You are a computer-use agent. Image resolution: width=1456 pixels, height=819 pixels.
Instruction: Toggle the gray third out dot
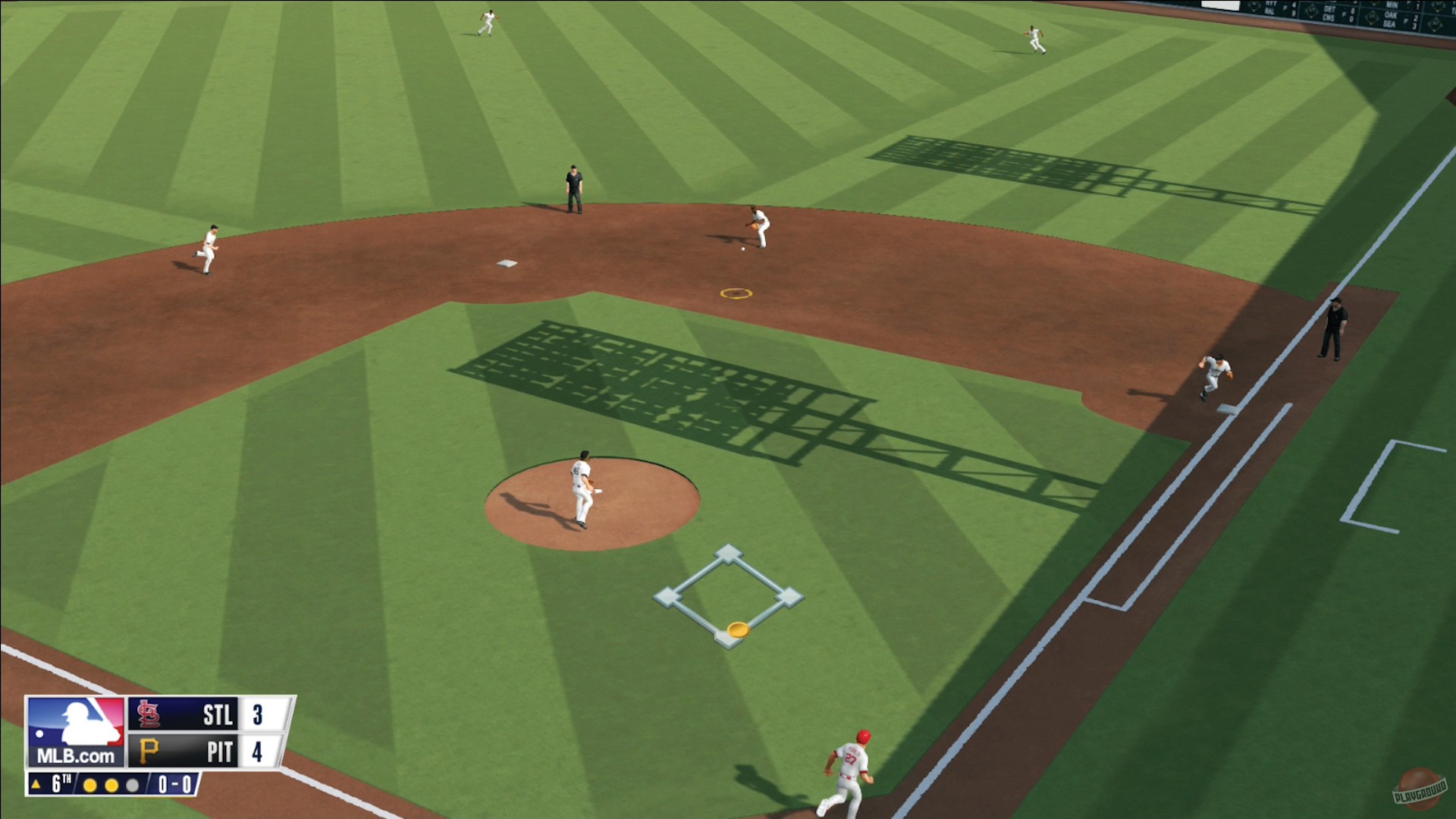pos(132,785)
